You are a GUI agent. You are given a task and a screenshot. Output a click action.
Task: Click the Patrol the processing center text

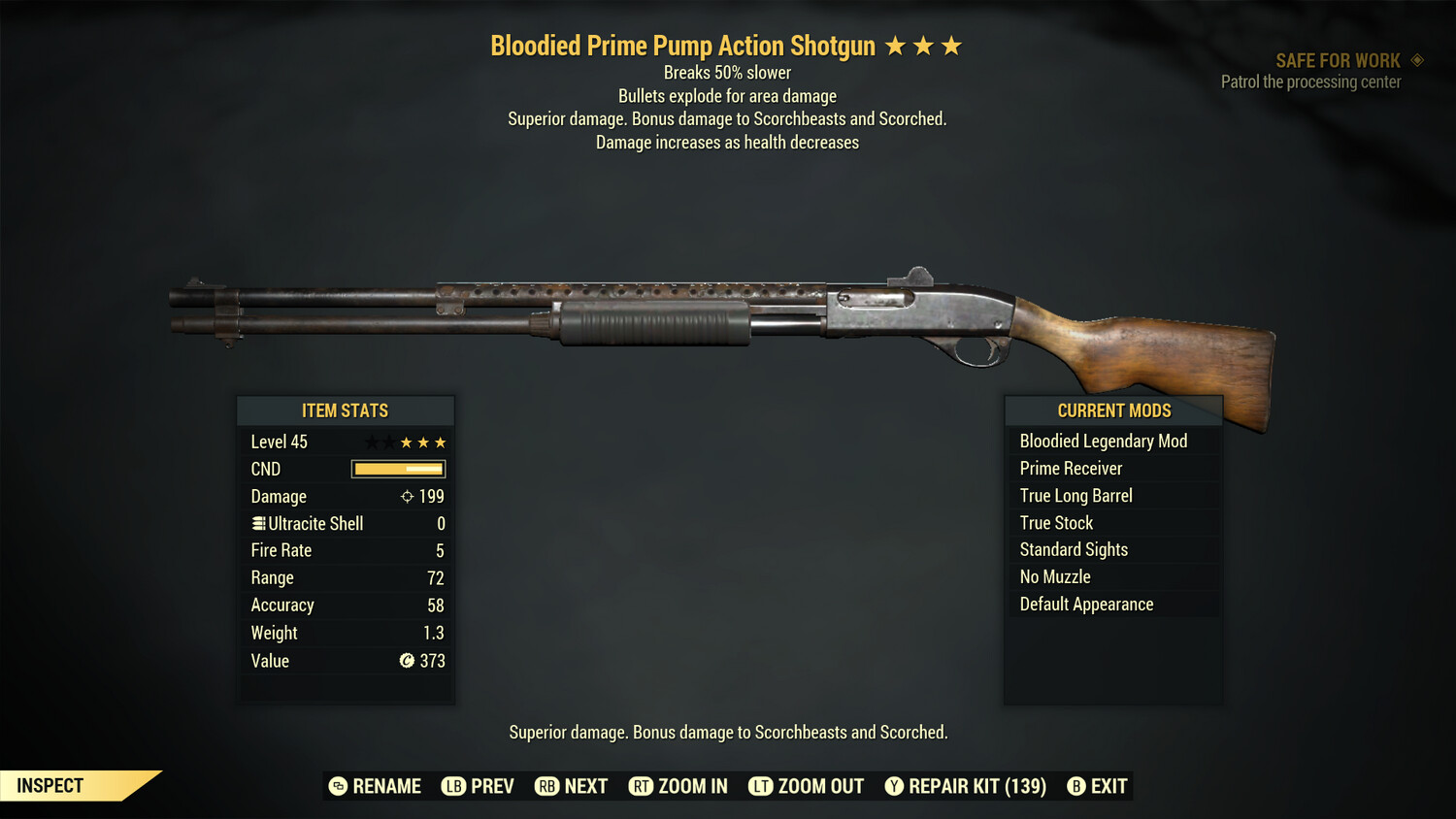pos(1311,82)
